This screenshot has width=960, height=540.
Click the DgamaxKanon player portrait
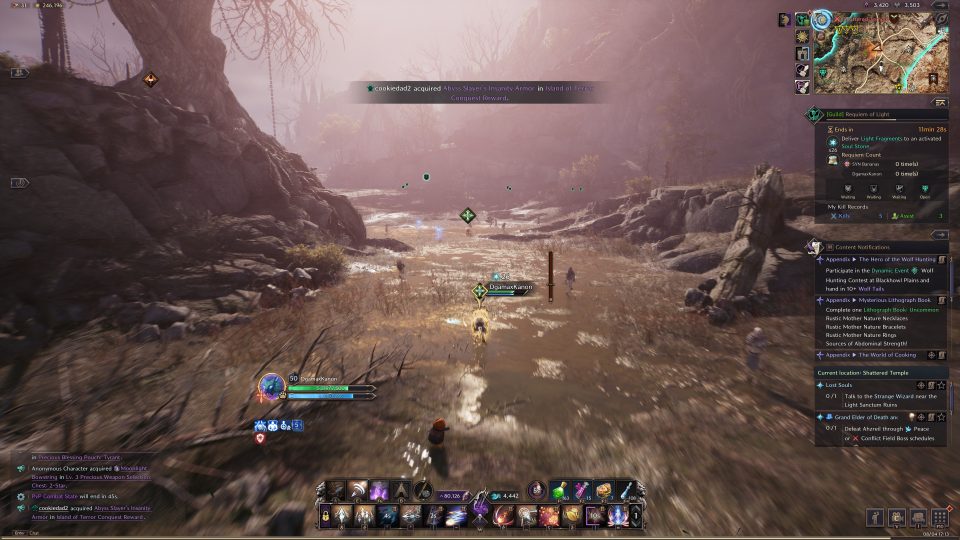[271, 387]
